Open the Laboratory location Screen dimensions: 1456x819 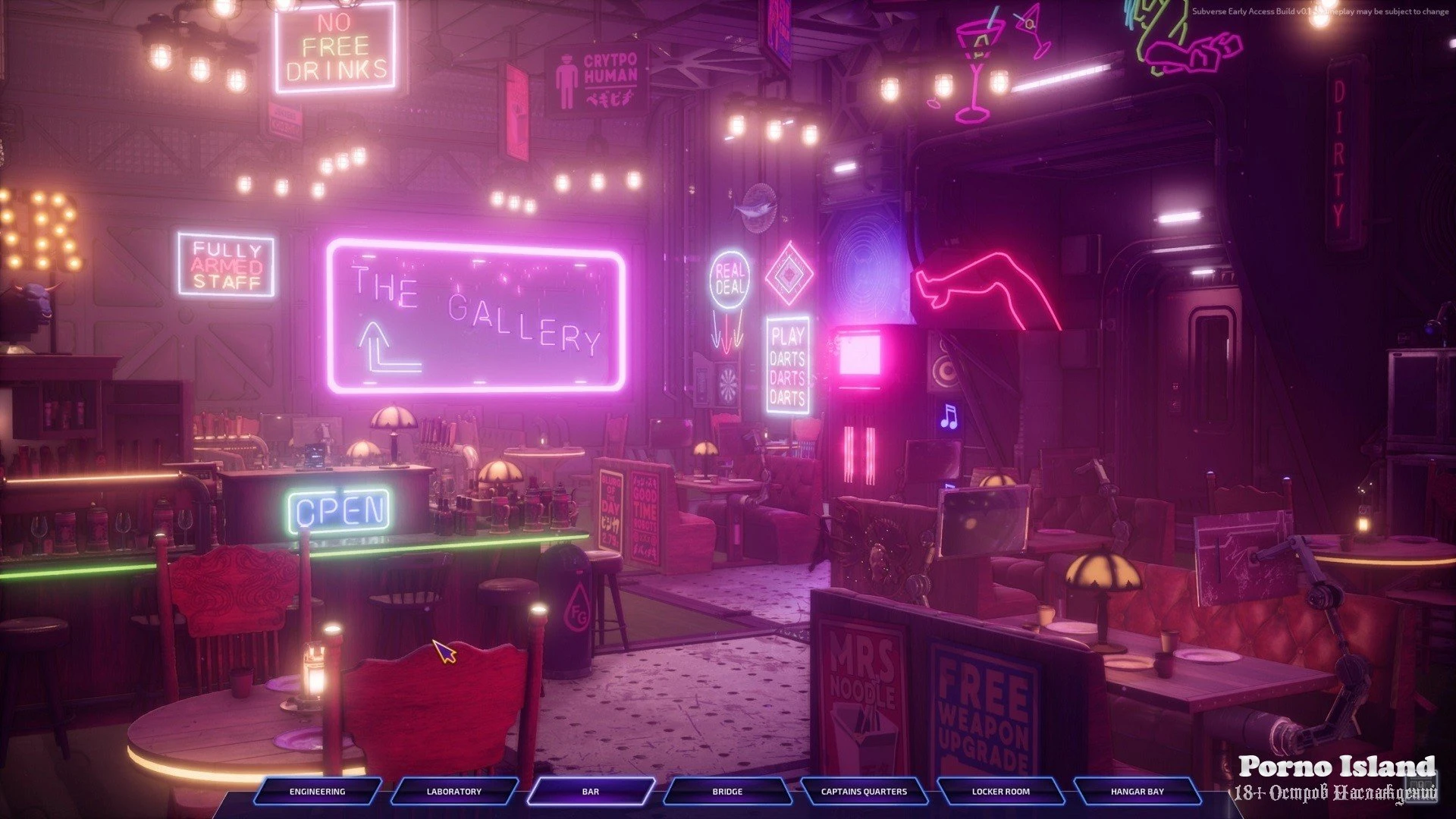(x=453, y=791)
